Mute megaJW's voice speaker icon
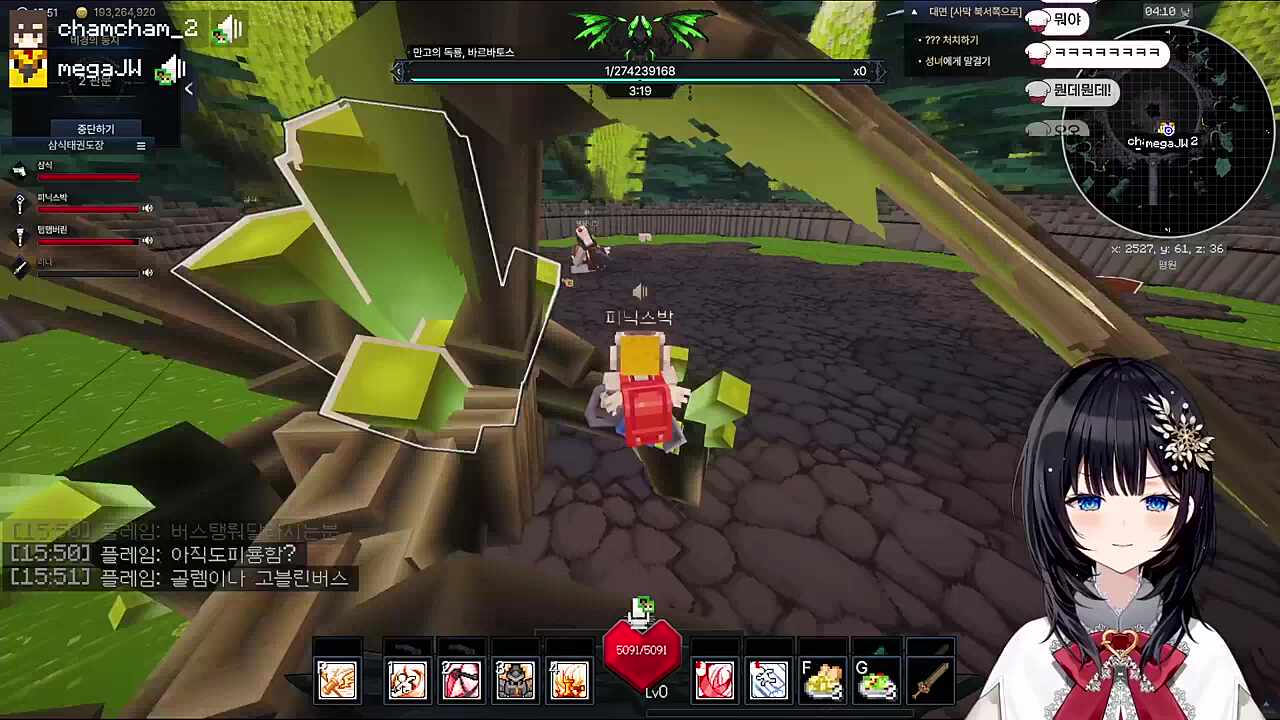This screenshot has height=720, width=1280. pyautogui.click(x=173, y=70)
